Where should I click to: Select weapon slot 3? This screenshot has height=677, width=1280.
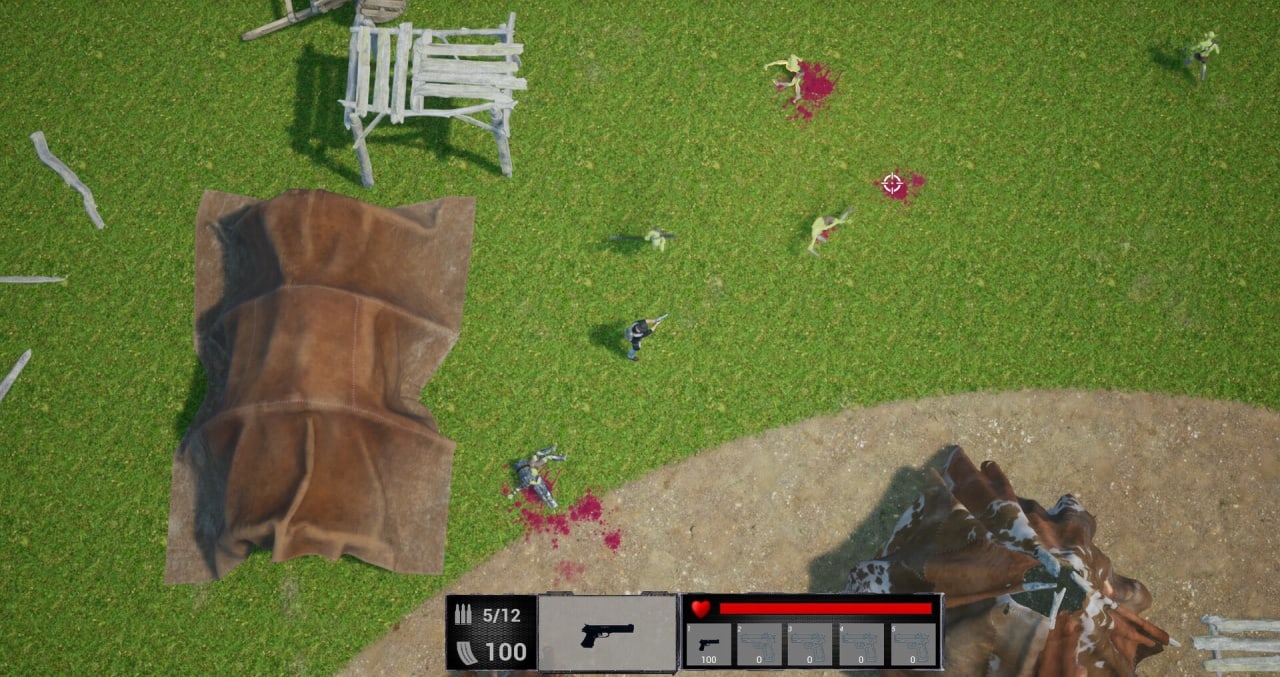[810, 644]
